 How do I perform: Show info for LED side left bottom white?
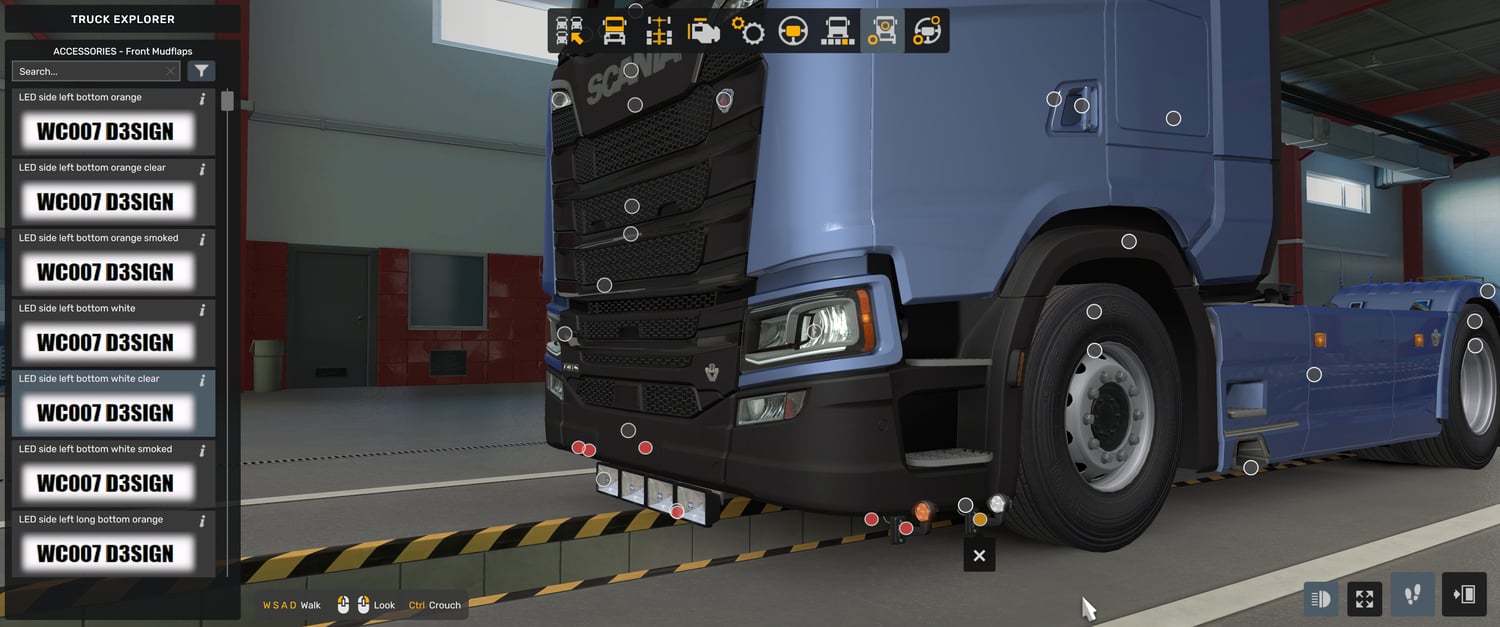point(202,310)
